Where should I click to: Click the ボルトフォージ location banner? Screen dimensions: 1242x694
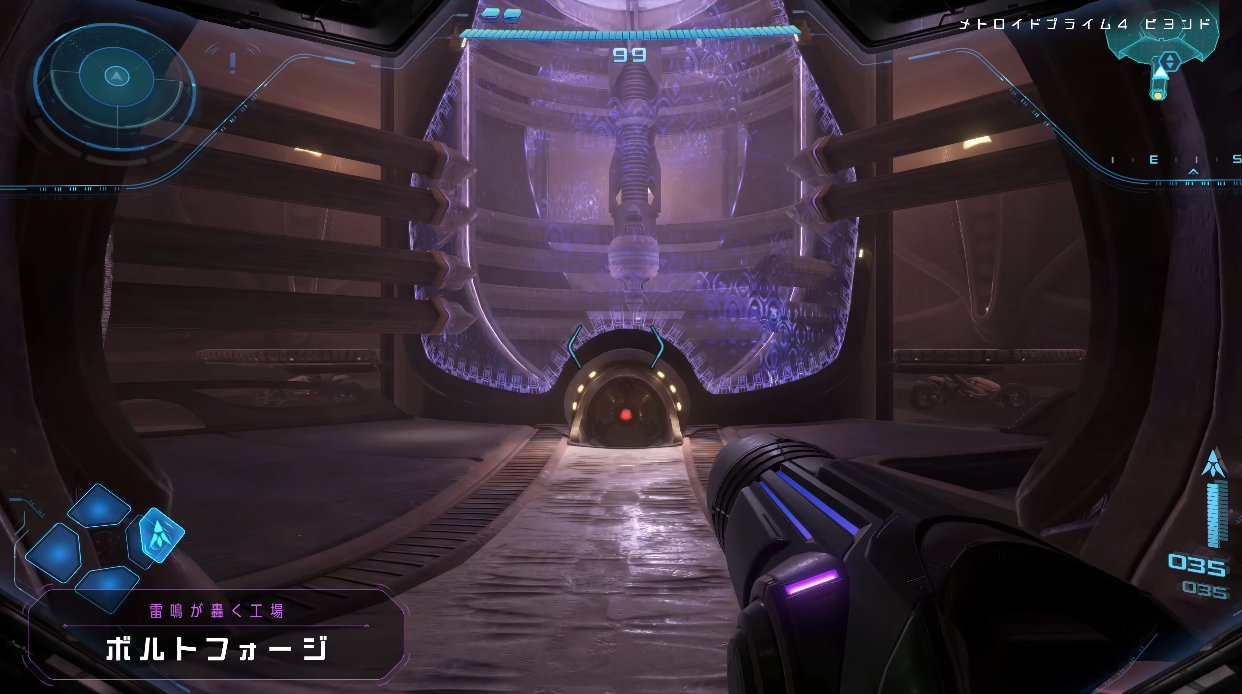click(x=216, y=634)
